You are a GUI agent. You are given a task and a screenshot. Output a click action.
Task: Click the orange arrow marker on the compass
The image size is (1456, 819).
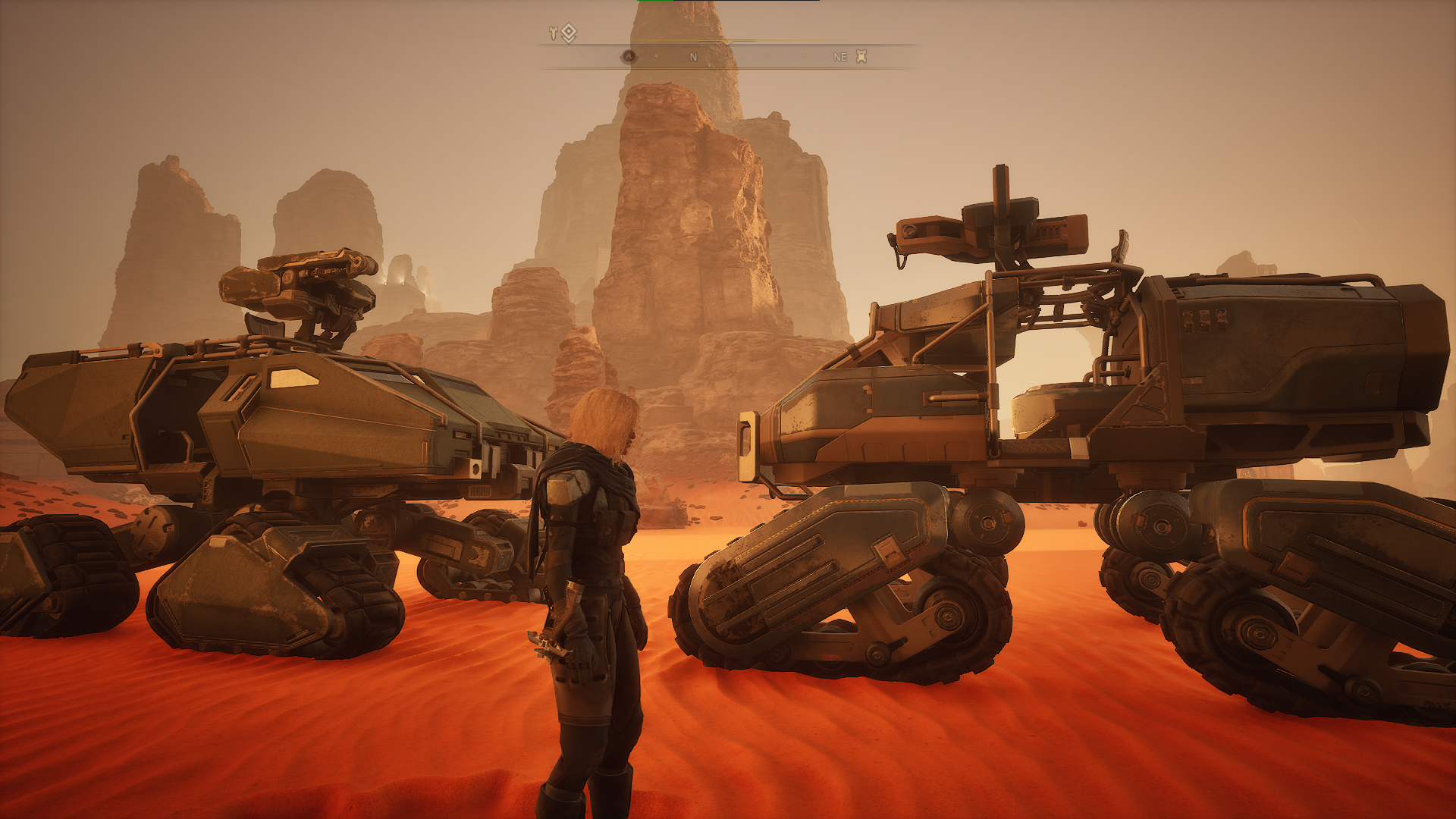tap(628, 56)
